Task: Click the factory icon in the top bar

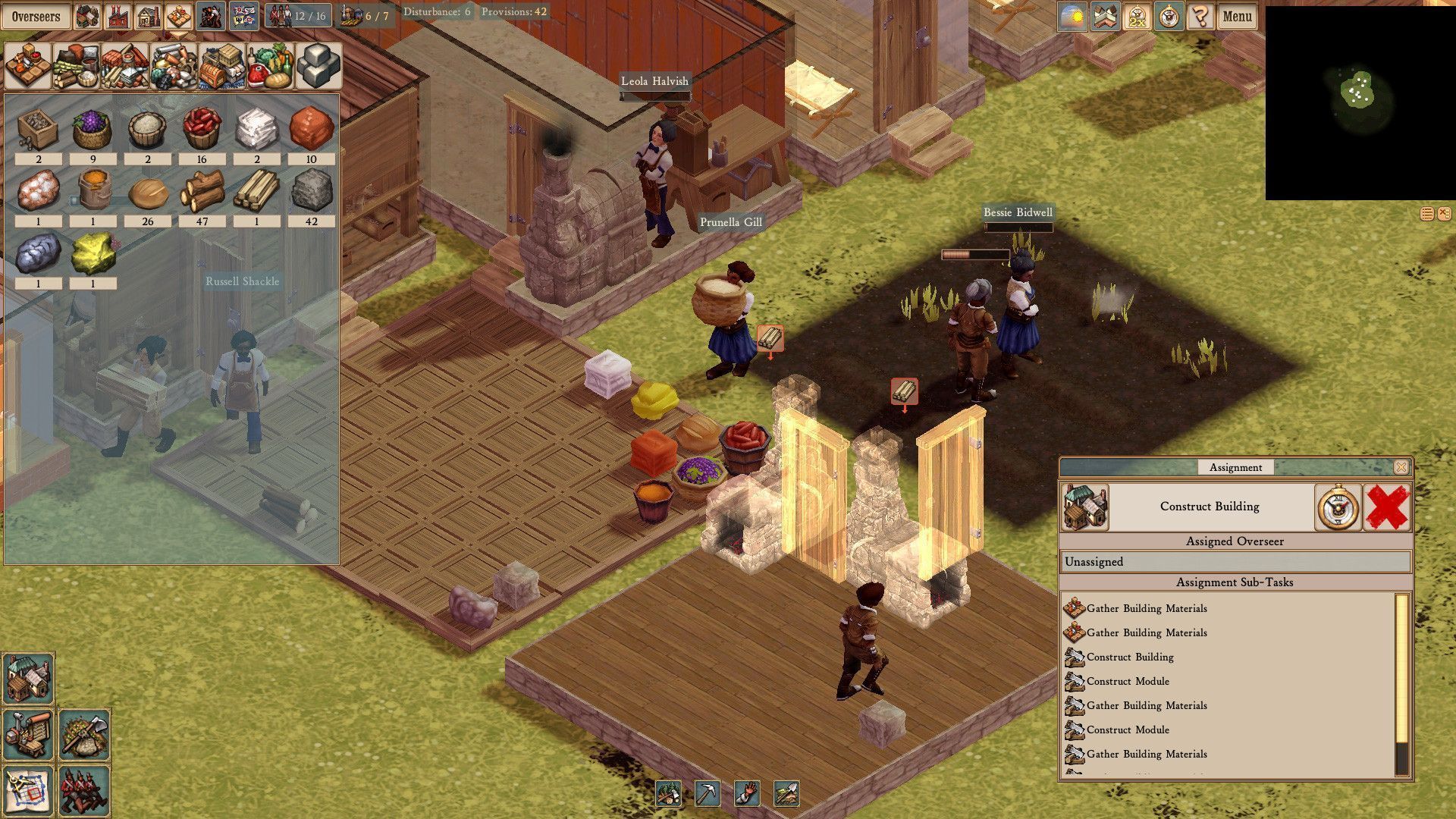Action: click(117, 17)
